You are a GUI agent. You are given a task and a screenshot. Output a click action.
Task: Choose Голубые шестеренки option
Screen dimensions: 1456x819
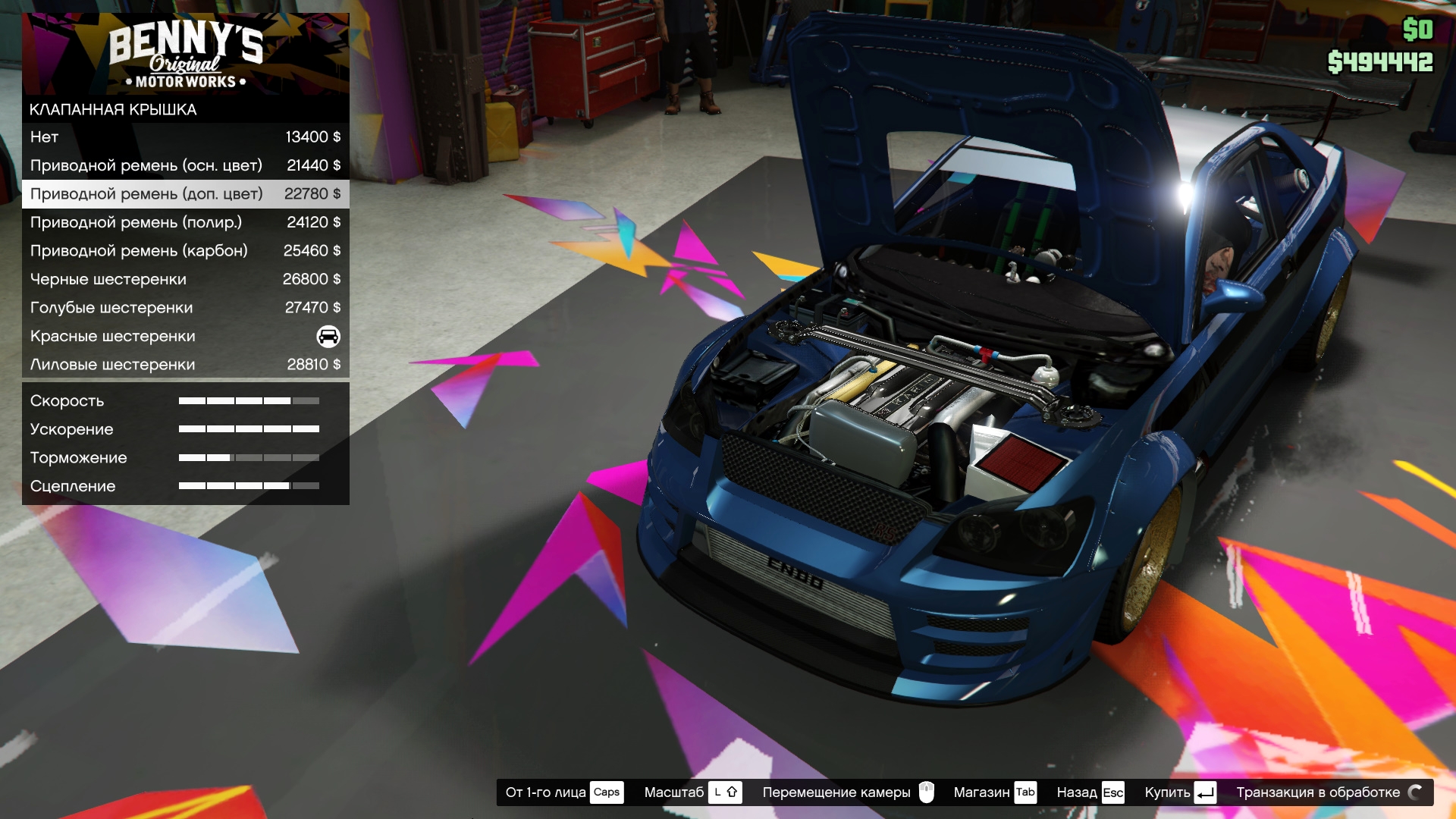[x=185, y=308]
